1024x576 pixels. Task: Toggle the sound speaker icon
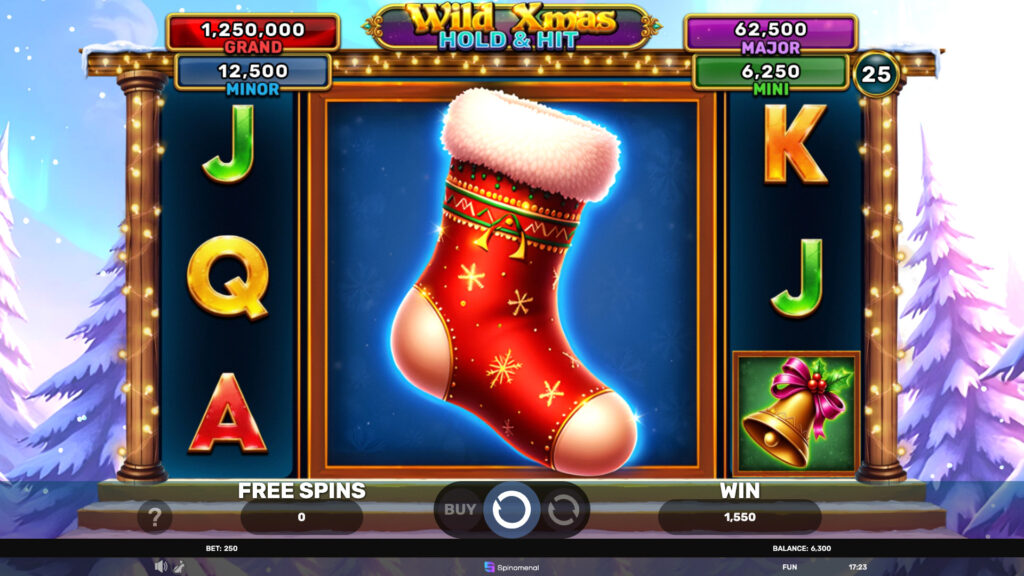point(160,566)
